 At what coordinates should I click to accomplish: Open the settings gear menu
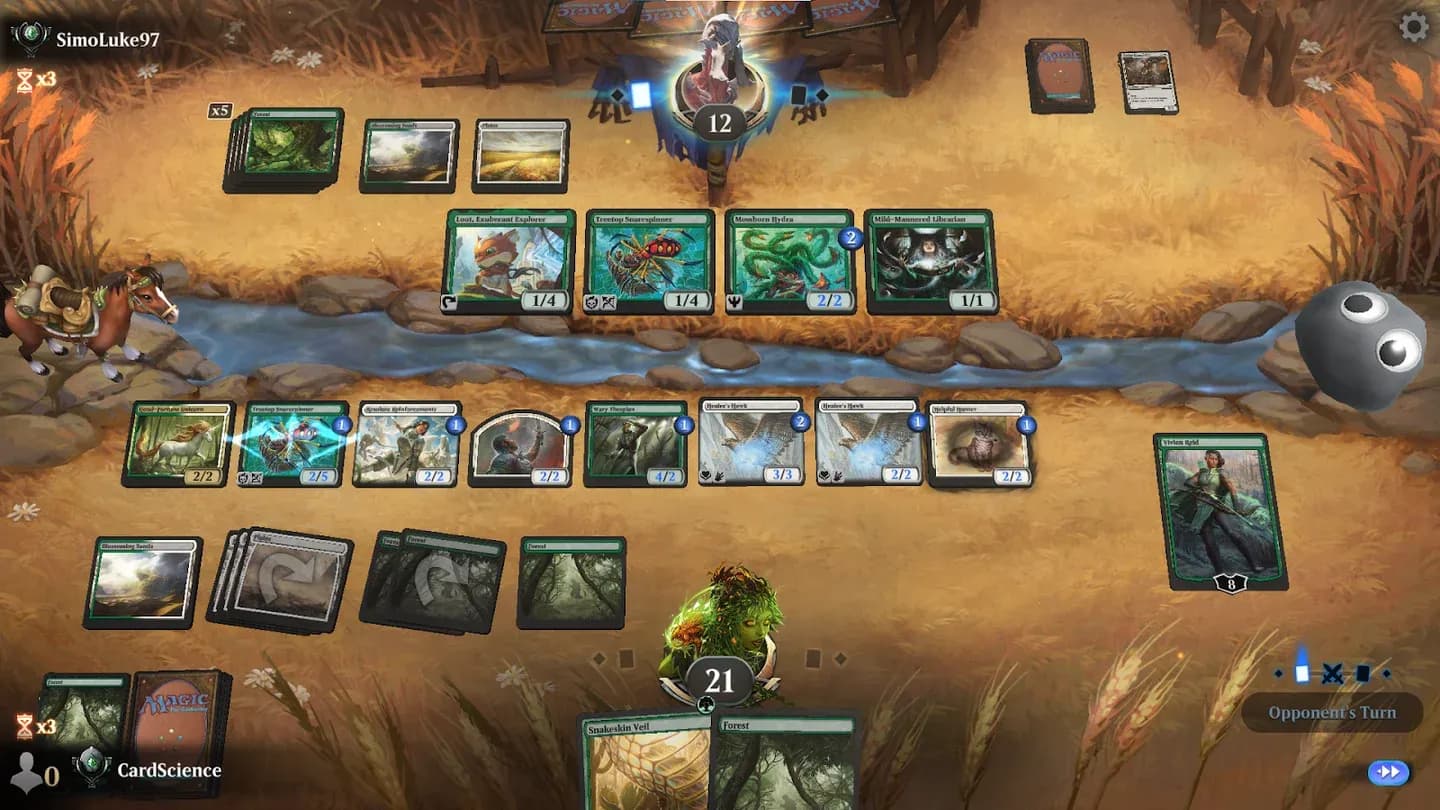[x=1416, y=29]
